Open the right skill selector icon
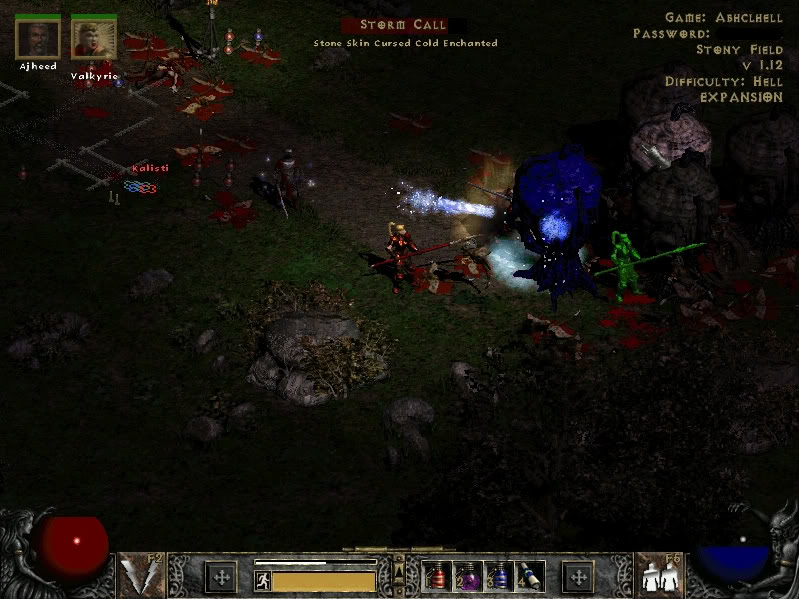The width and height of the screenshot is (799, 599). pyautogui.click(x=657, y=576)
